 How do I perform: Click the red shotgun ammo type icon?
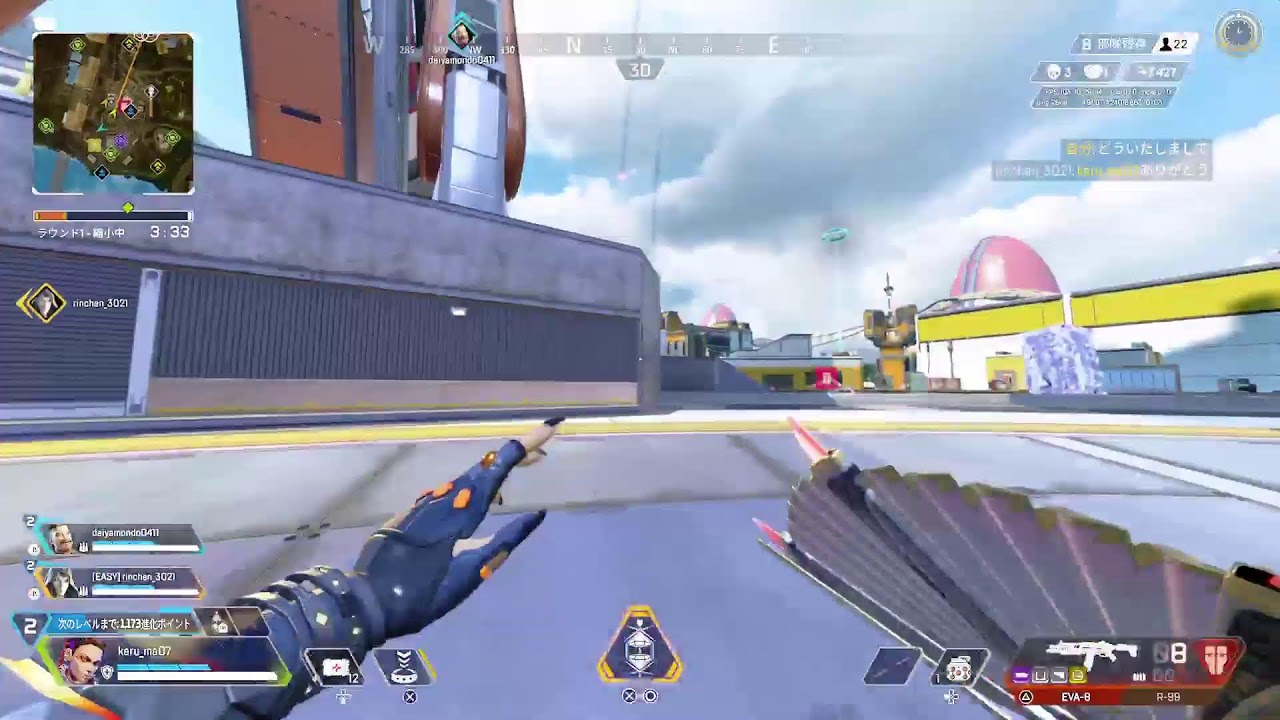click(1216, 660)
